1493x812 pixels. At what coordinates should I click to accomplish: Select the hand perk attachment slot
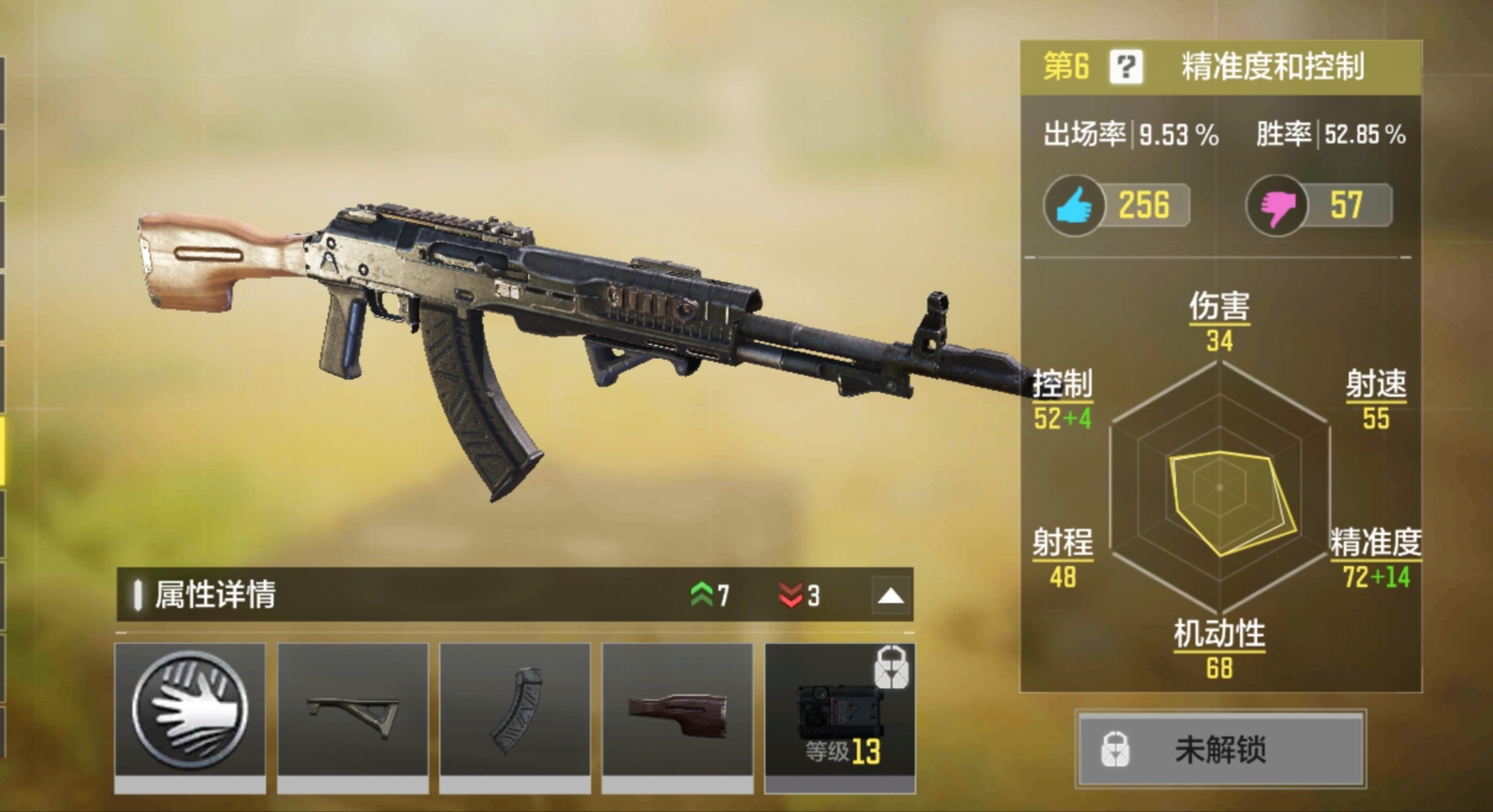pyautogui.click(x=190, y=709)
